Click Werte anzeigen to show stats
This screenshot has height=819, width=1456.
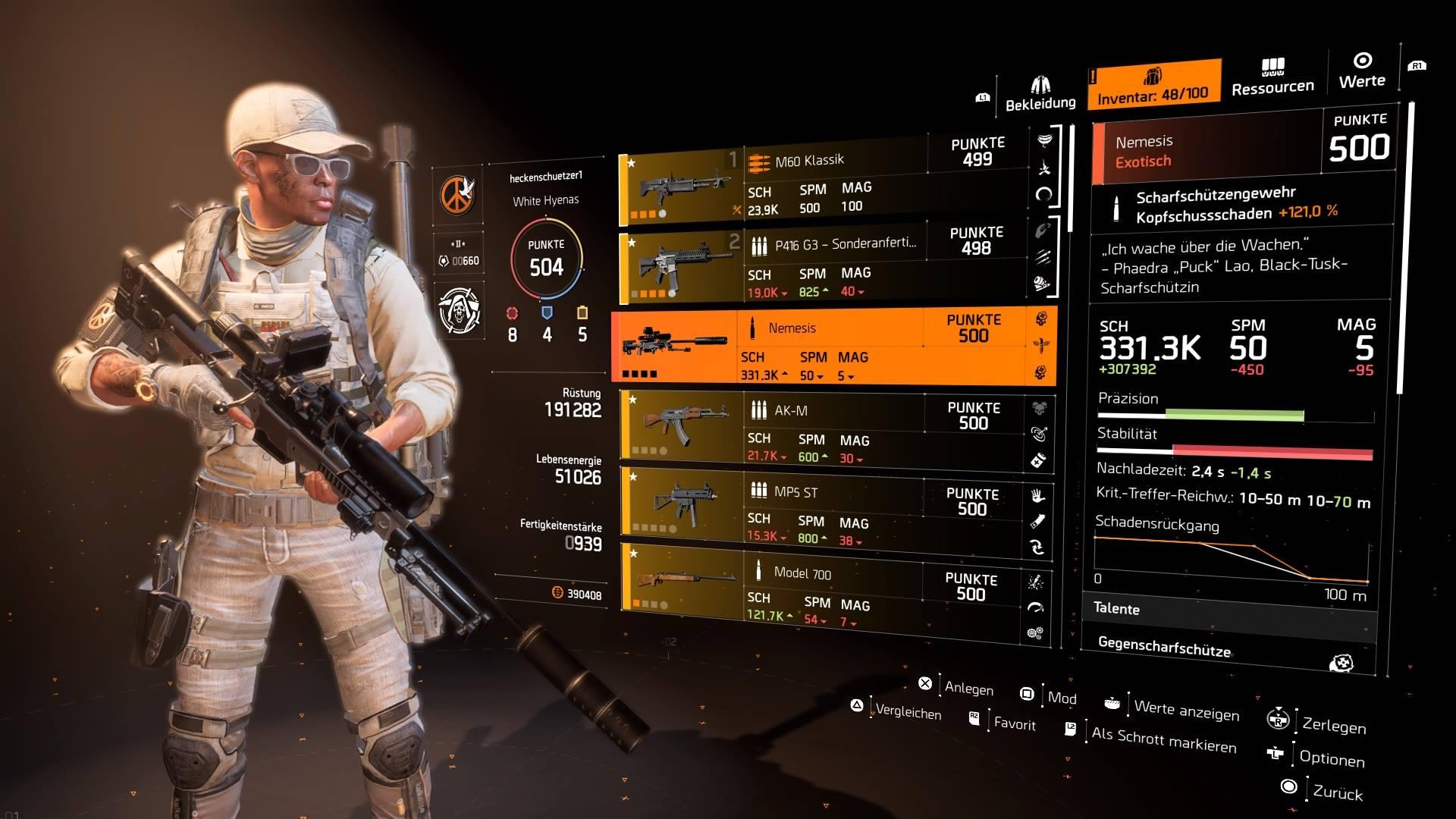[1186, 711]
